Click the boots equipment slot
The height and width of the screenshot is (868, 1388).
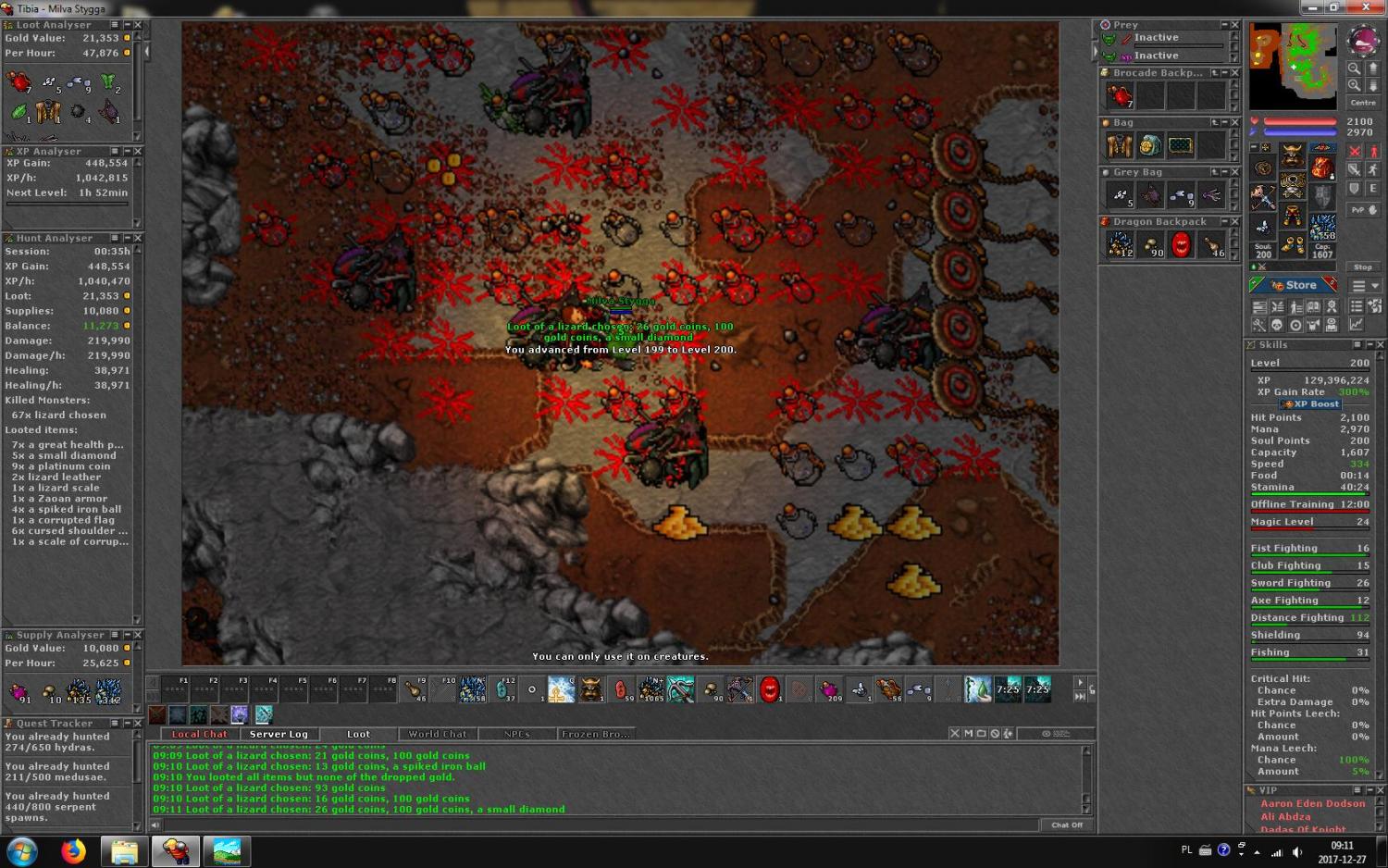(x=1293, y=244)
